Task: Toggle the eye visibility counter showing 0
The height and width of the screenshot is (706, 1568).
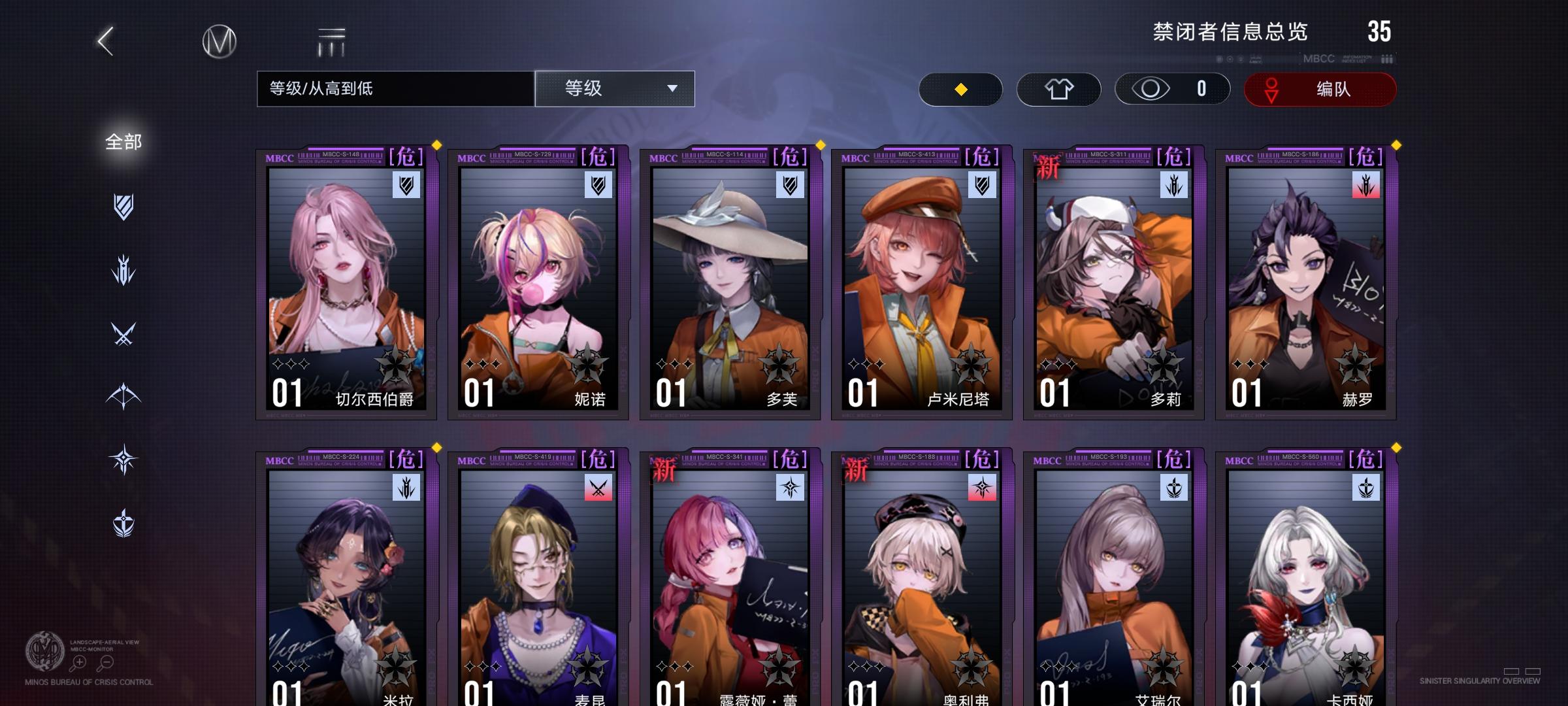Action: (x=1171, y=89)
